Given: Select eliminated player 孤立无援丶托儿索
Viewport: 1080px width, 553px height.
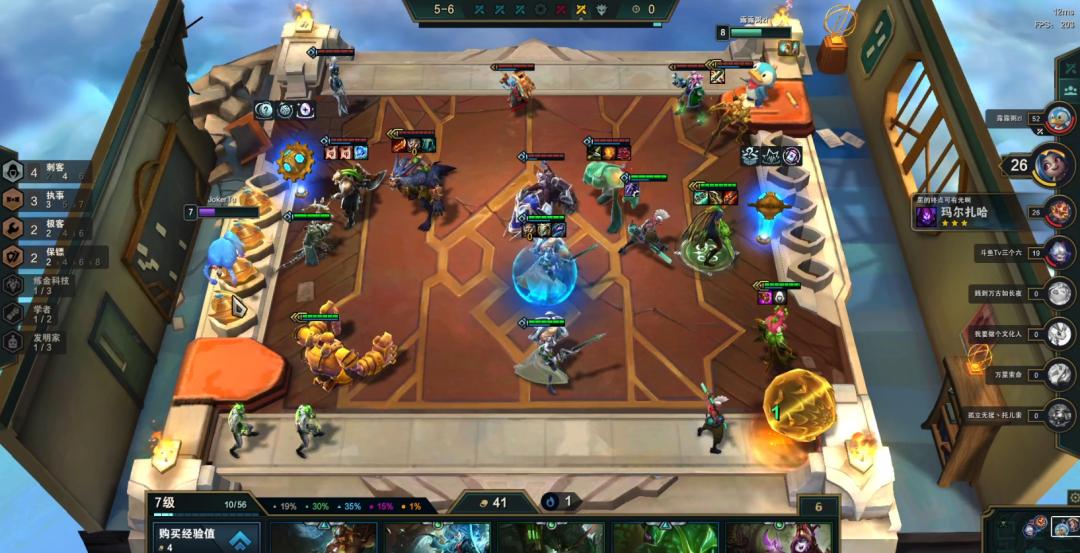Looking at the screenshot, I should pyautogui.click(x=1058, y=414).
